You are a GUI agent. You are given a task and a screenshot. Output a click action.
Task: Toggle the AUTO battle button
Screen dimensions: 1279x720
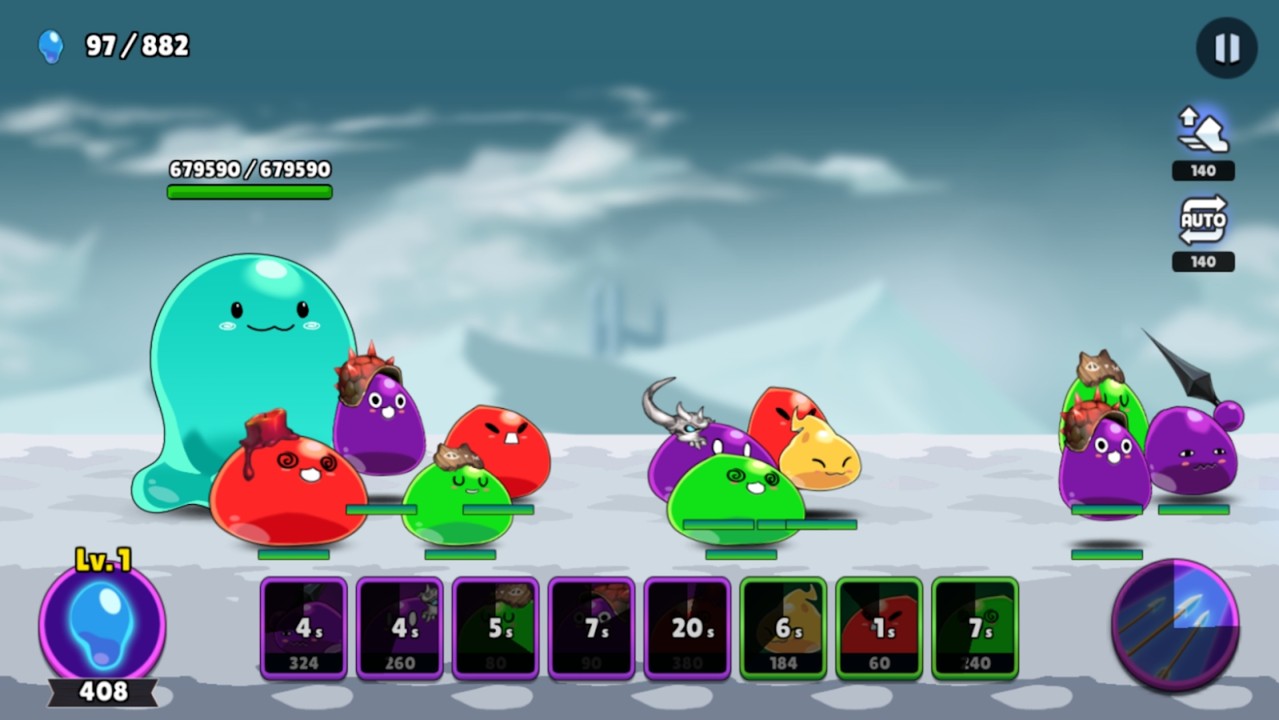(1202, 220)
